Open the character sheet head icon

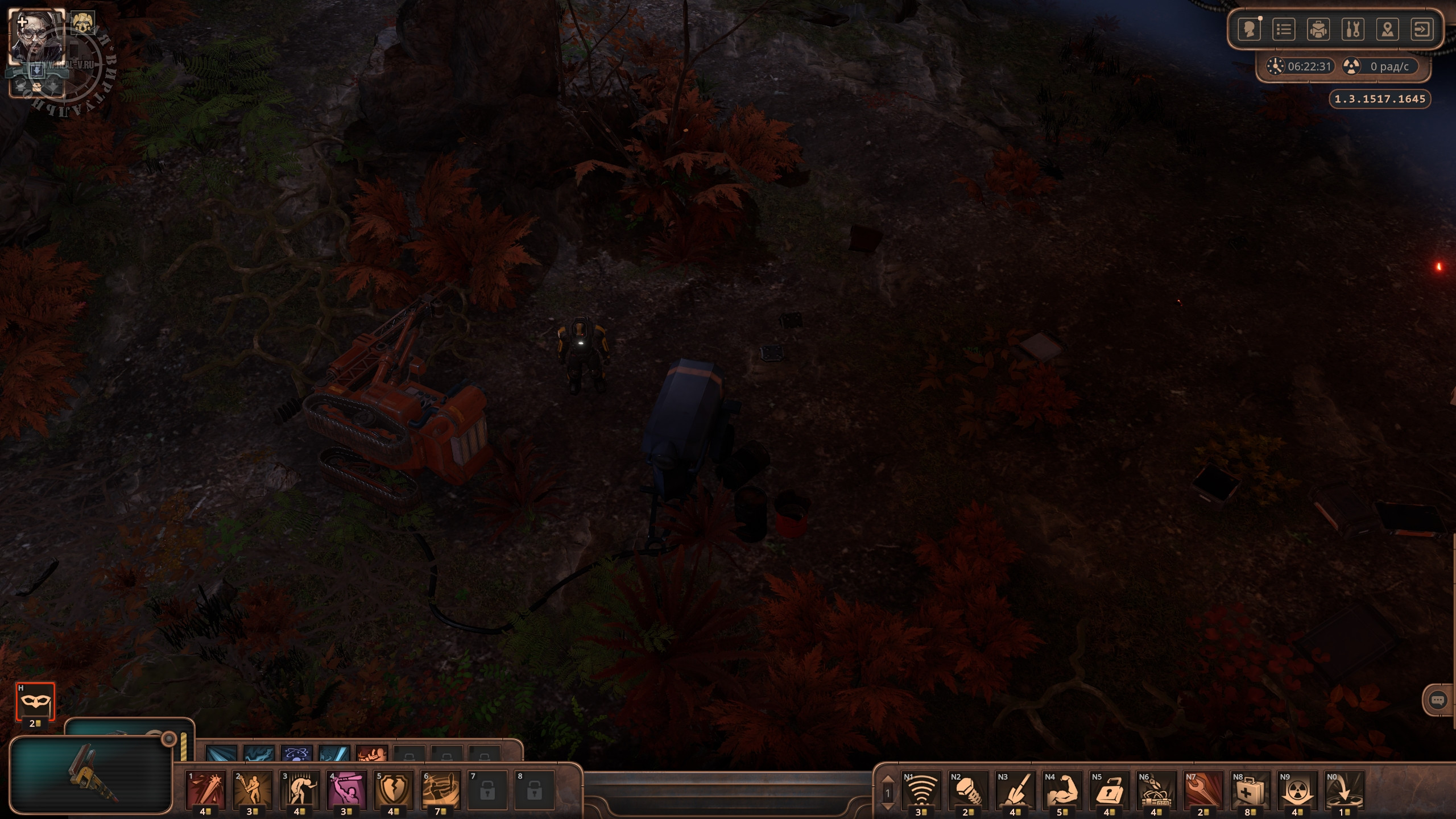coord(1250,30)
